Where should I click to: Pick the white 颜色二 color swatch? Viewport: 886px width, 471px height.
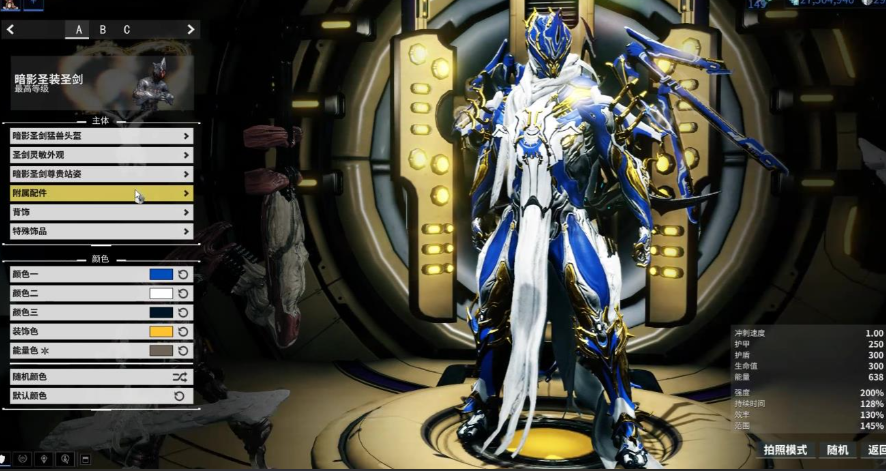[161, 293]
